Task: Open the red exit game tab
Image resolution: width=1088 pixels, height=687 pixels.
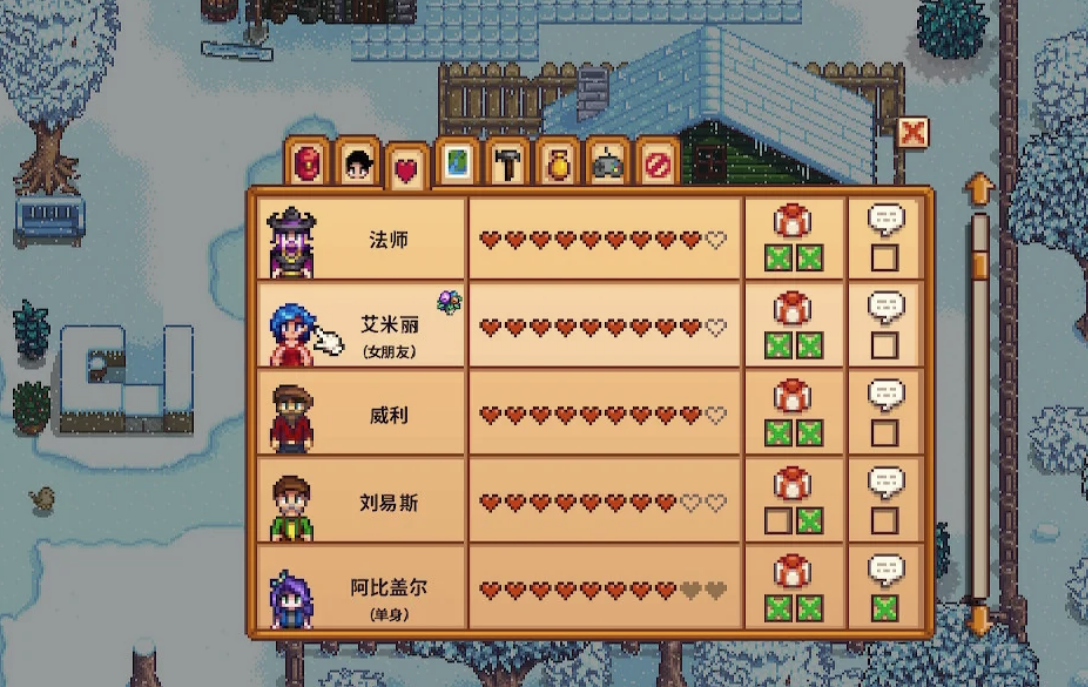Action: pyautogui.click(x=657, y=163)
